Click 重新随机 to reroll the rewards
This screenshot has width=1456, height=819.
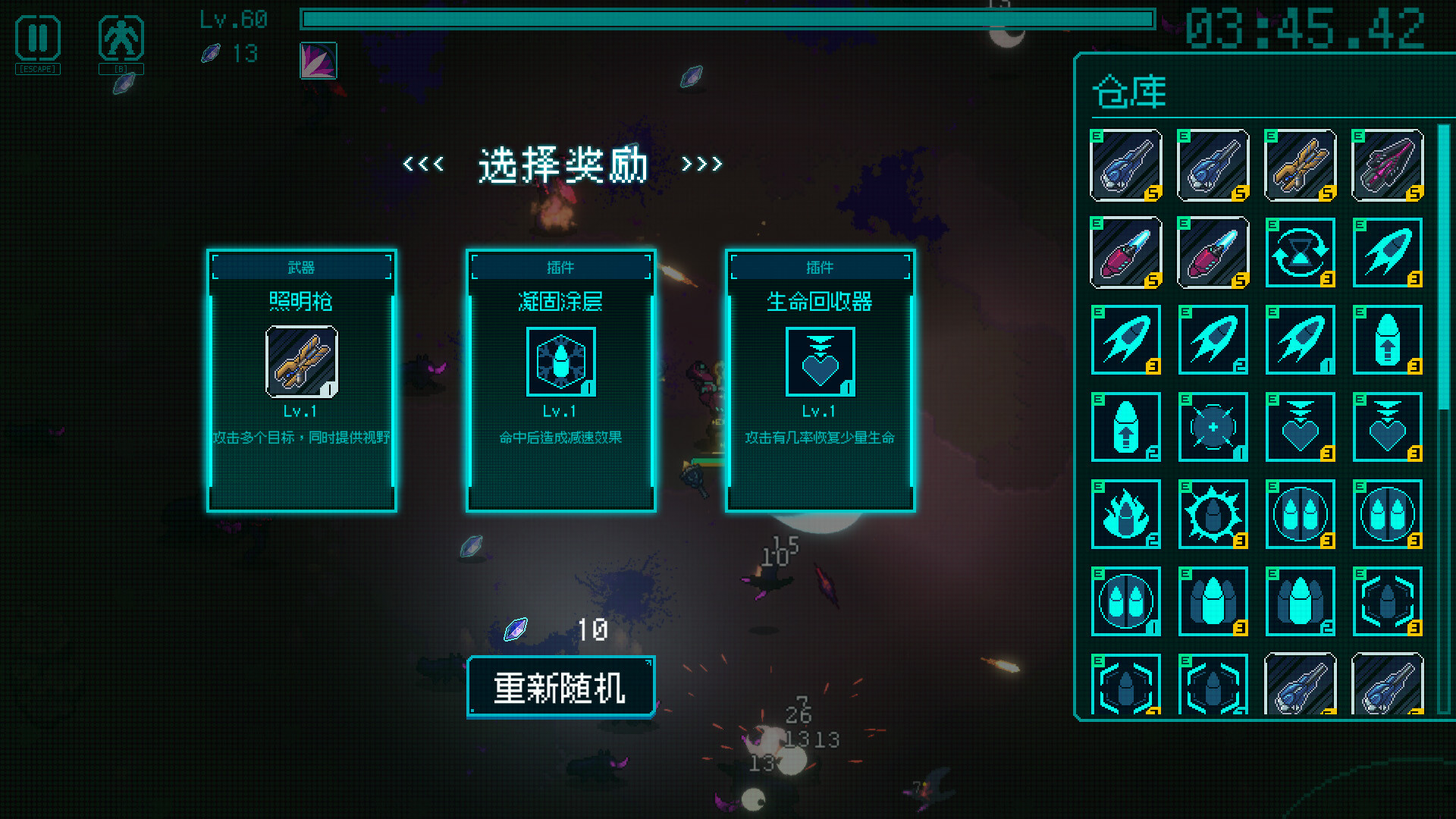(x=560, y=687)
